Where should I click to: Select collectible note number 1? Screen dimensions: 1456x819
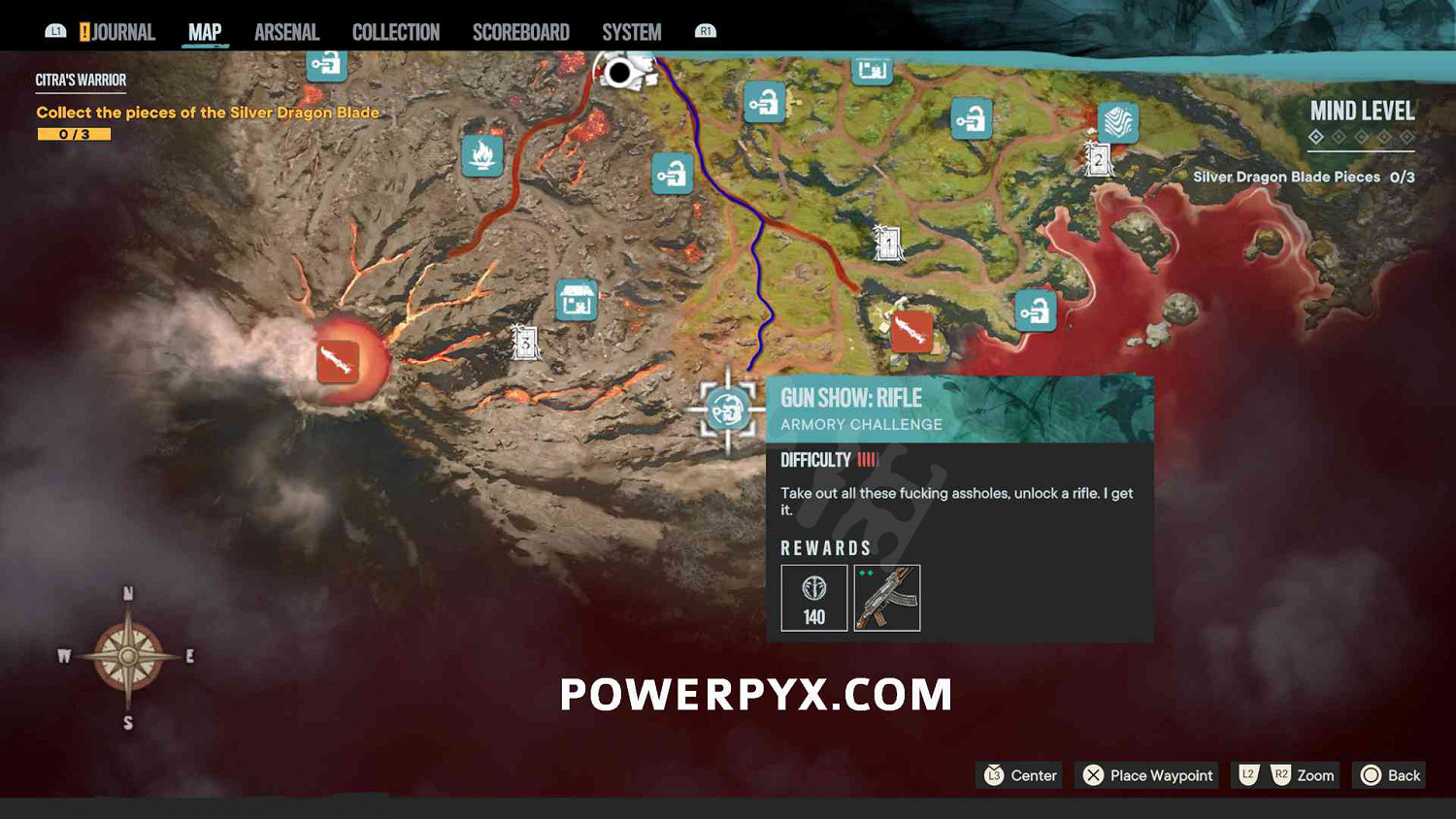(888, 242)
